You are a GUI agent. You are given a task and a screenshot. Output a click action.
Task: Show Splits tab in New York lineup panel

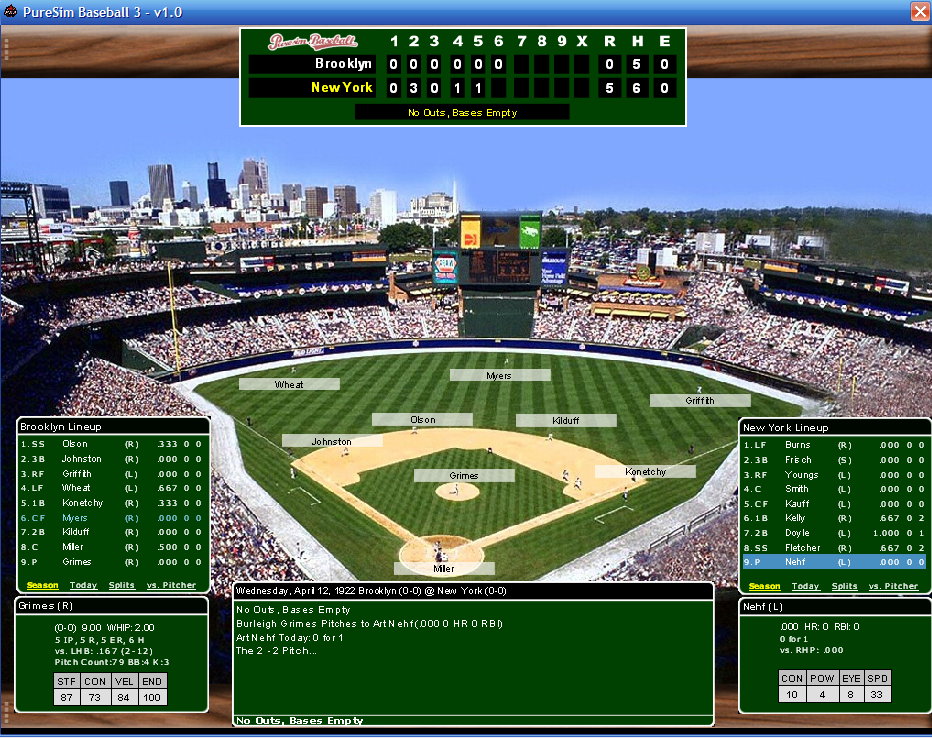[844, 587]
